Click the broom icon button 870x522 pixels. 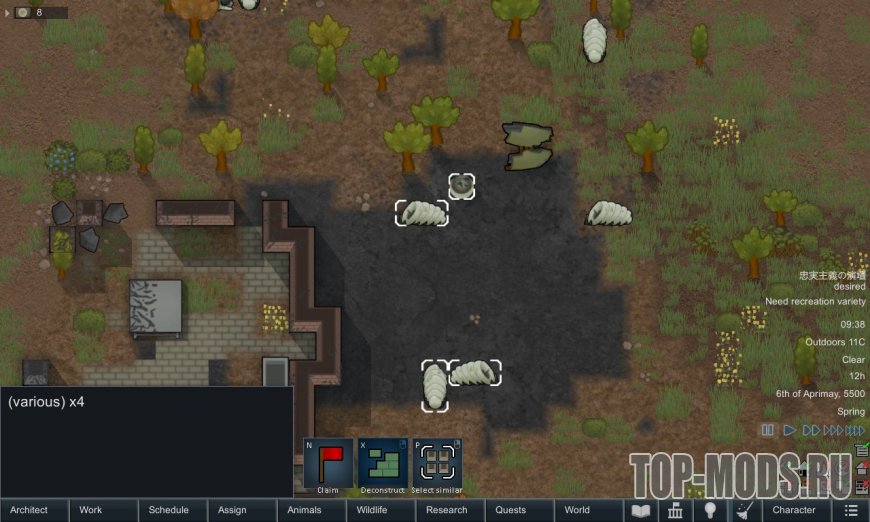[x=744, y=510]
